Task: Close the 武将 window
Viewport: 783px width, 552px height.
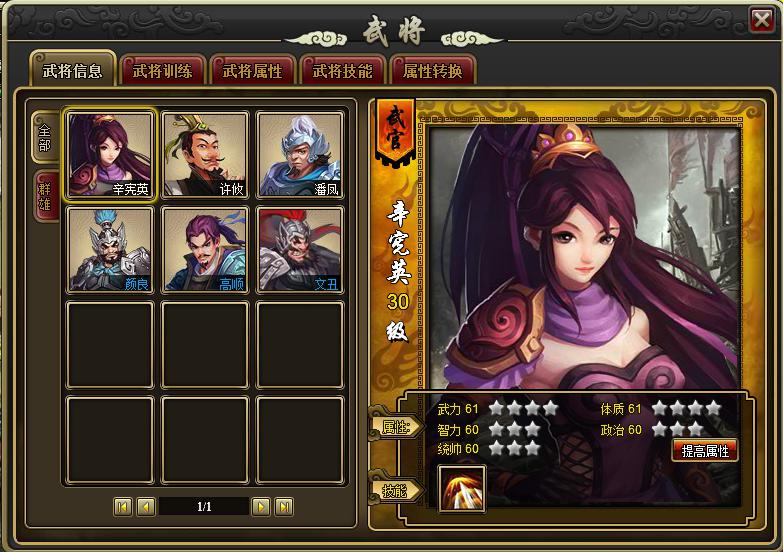Action: tap(761, 19)
